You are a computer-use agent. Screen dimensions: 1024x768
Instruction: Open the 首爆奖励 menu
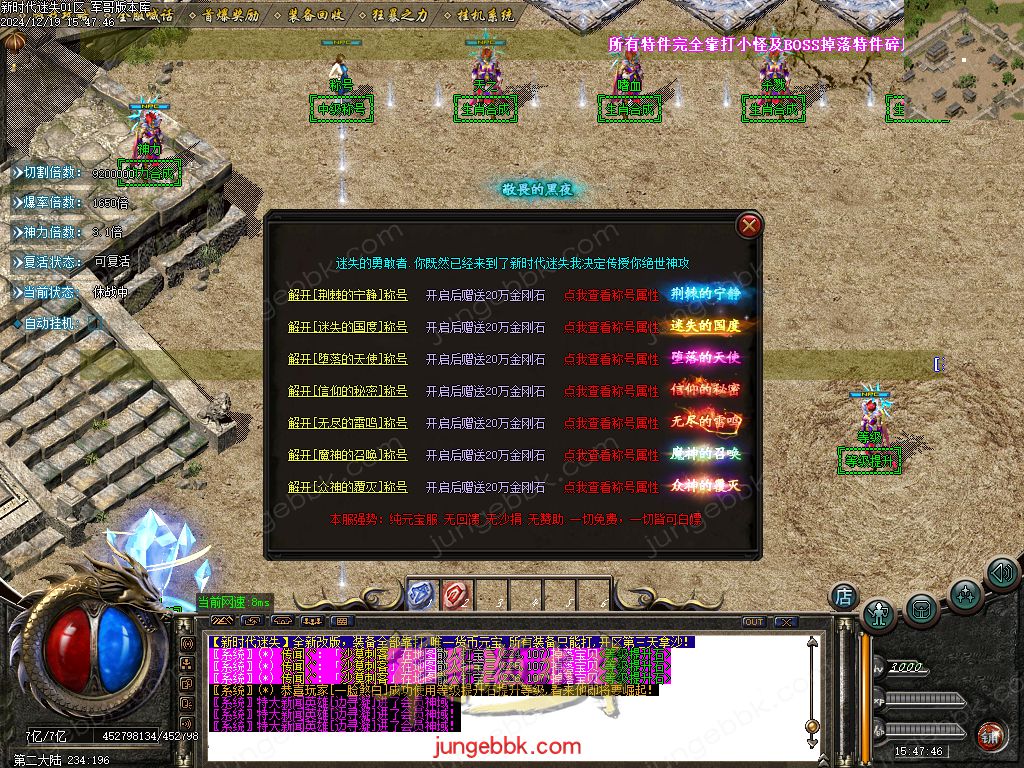click(231, 15)
